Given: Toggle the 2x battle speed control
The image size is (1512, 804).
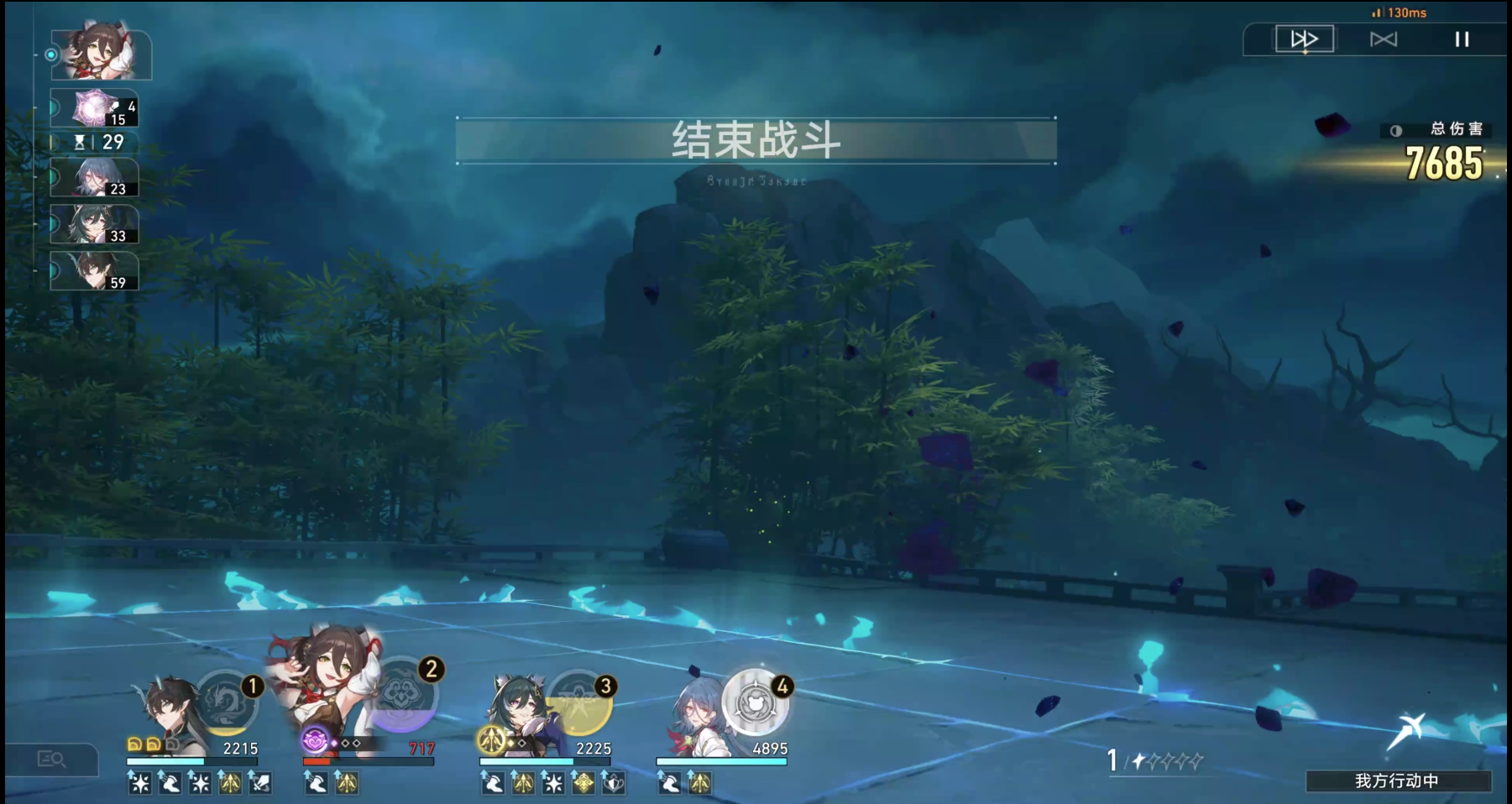Looking at the screenshot, I should point(1305,38).
